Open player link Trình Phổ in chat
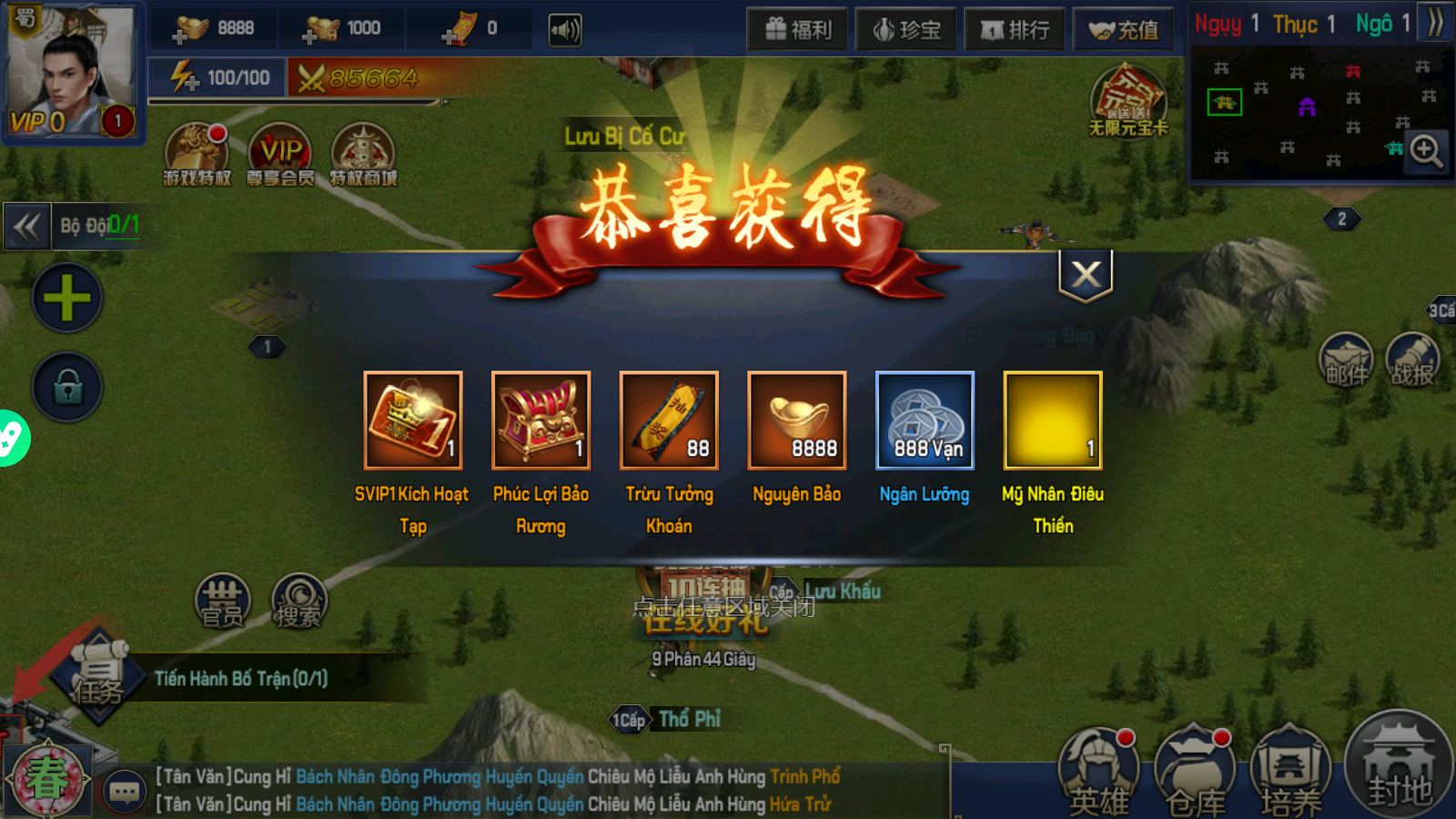1456x819 pixels. (x=806, y=776)
